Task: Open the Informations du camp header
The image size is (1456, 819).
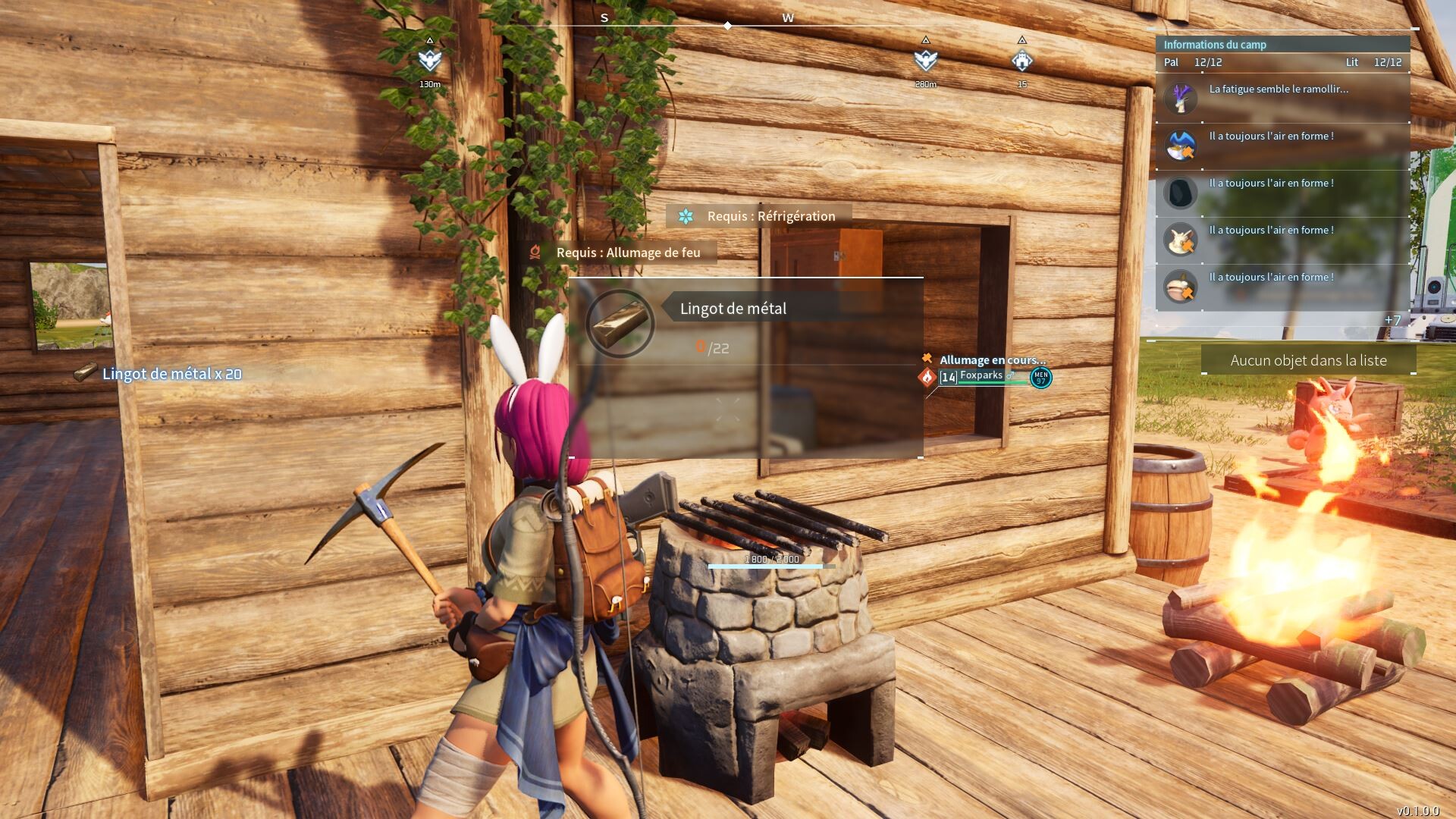Action: [1215, 45]
